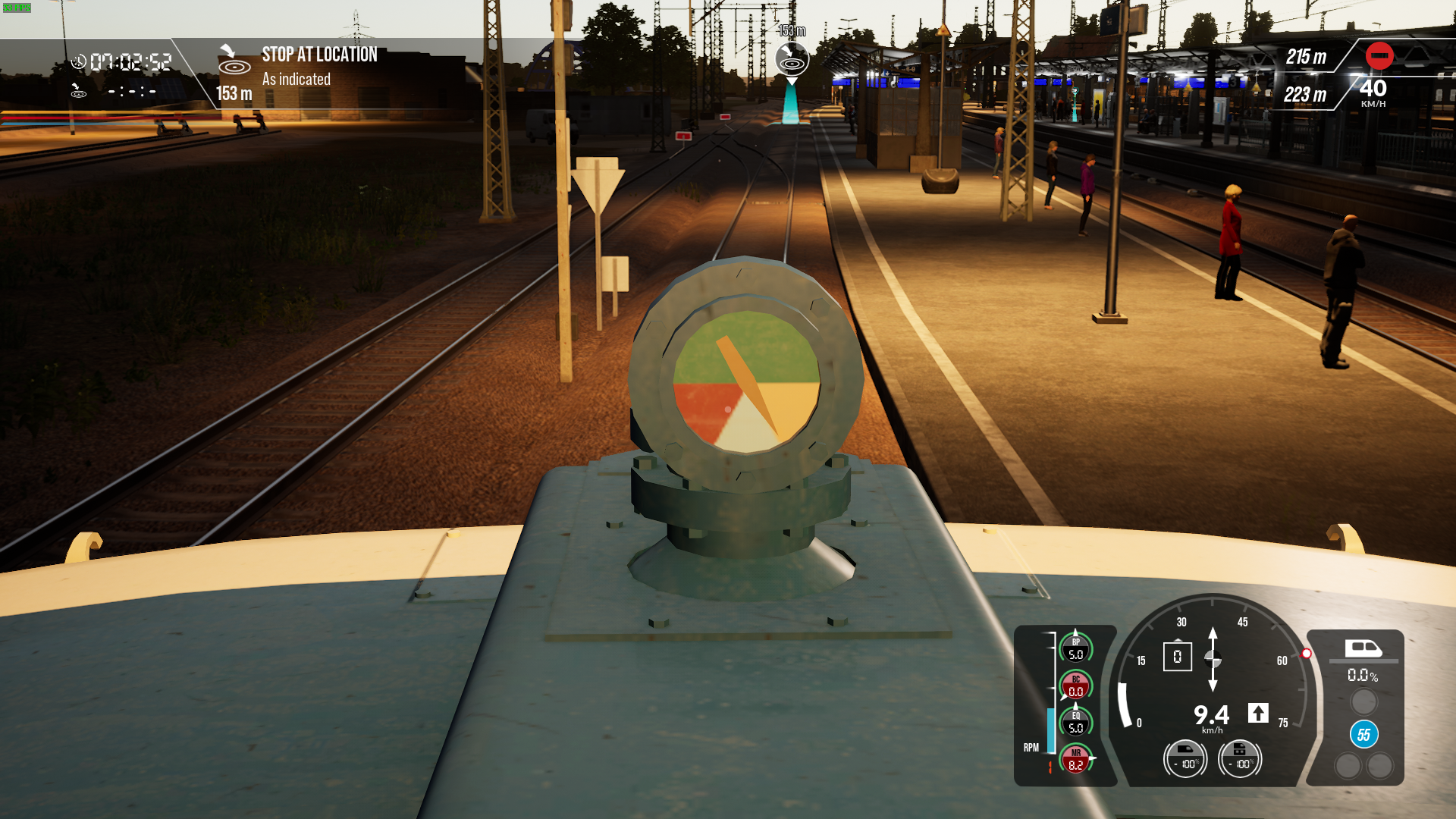
Task: Click the white train icon above 0.0%
Action: [1363, 648]
